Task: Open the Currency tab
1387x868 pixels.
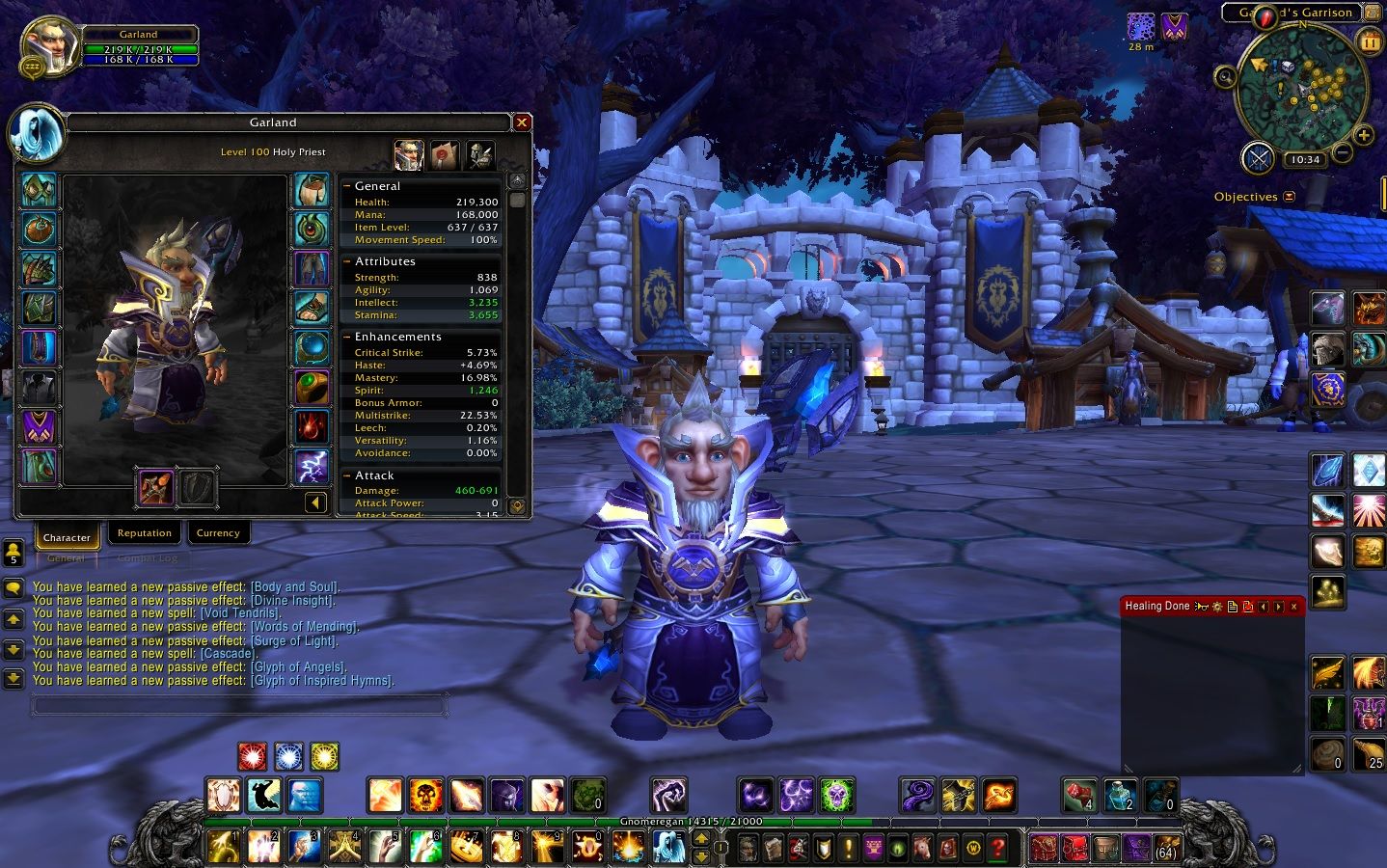Action: [218, 533]
